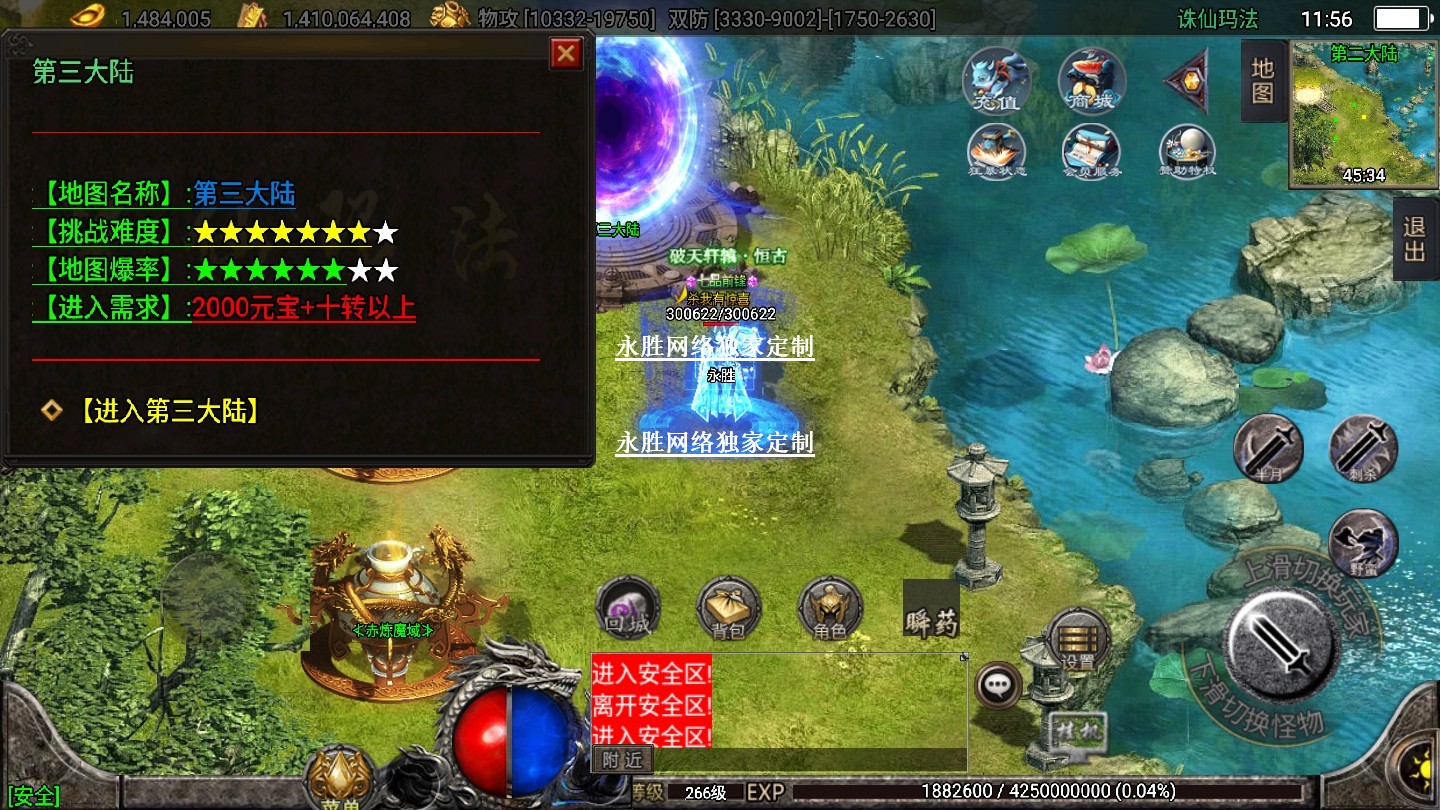Activate the 刺杀 sword skill

1363,448
